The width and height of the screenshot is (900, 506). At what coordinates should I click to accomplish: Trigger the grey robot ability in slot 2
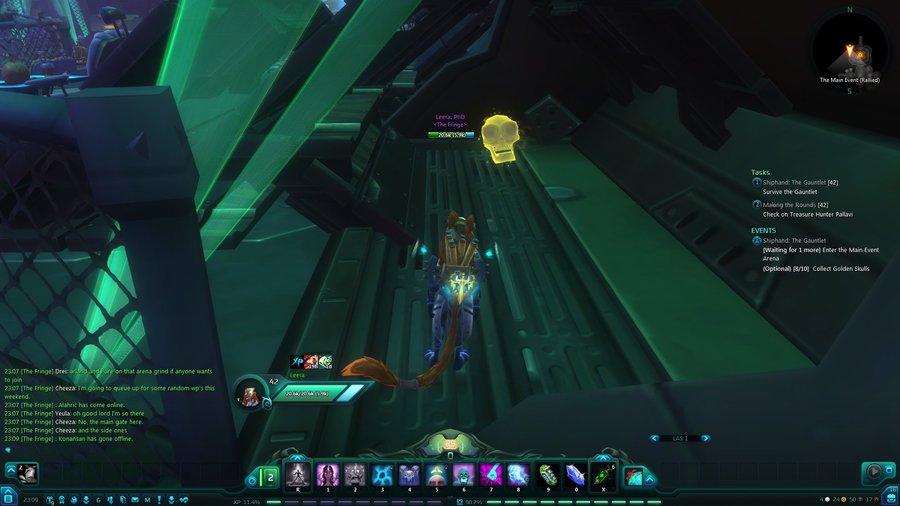click(354, 474)
